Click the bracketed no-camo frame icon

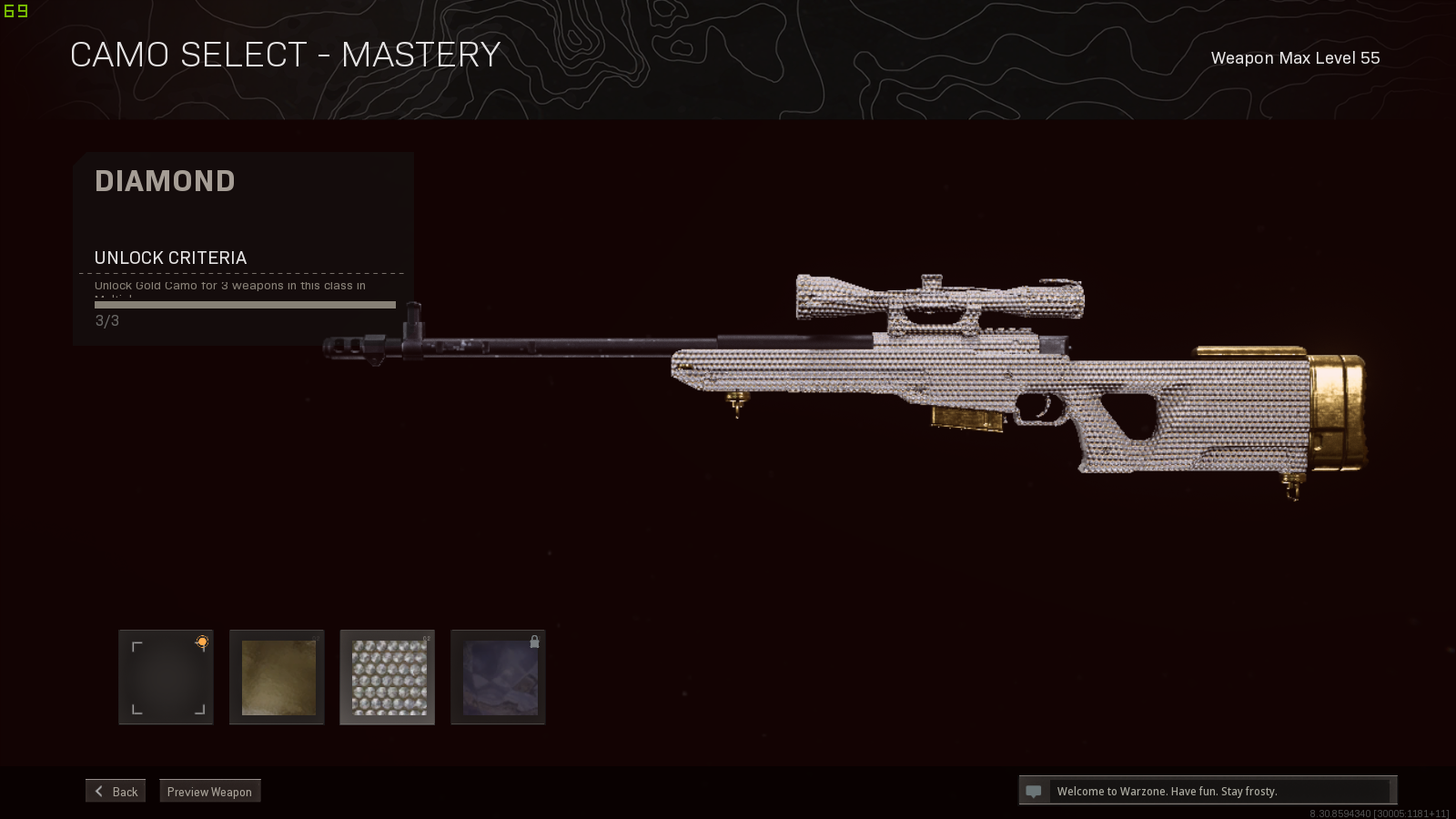click(166, 677)
